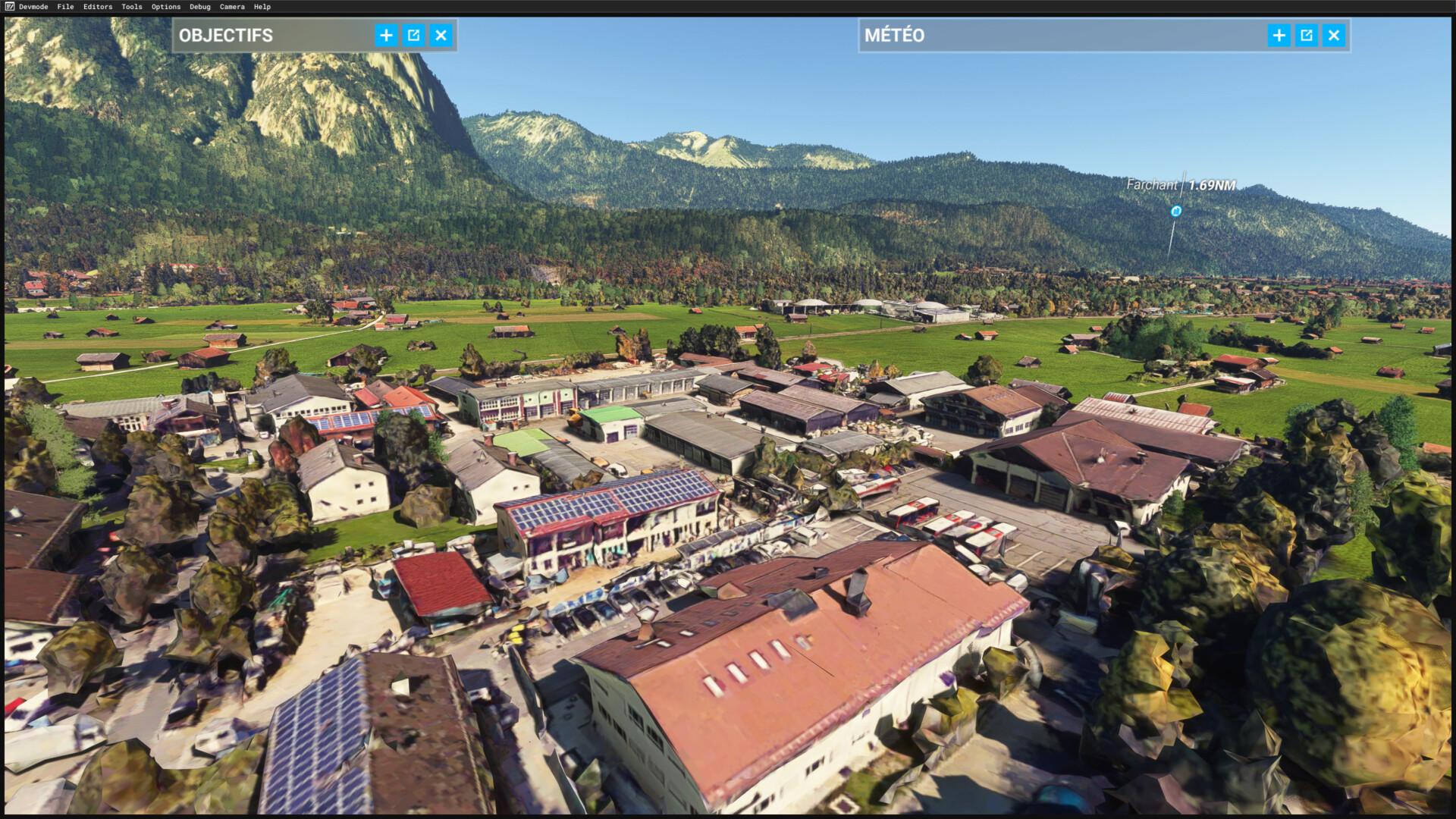Open the Camera menu
Image resolution: width=1456 pixels, height=819 pixels.
232,7
